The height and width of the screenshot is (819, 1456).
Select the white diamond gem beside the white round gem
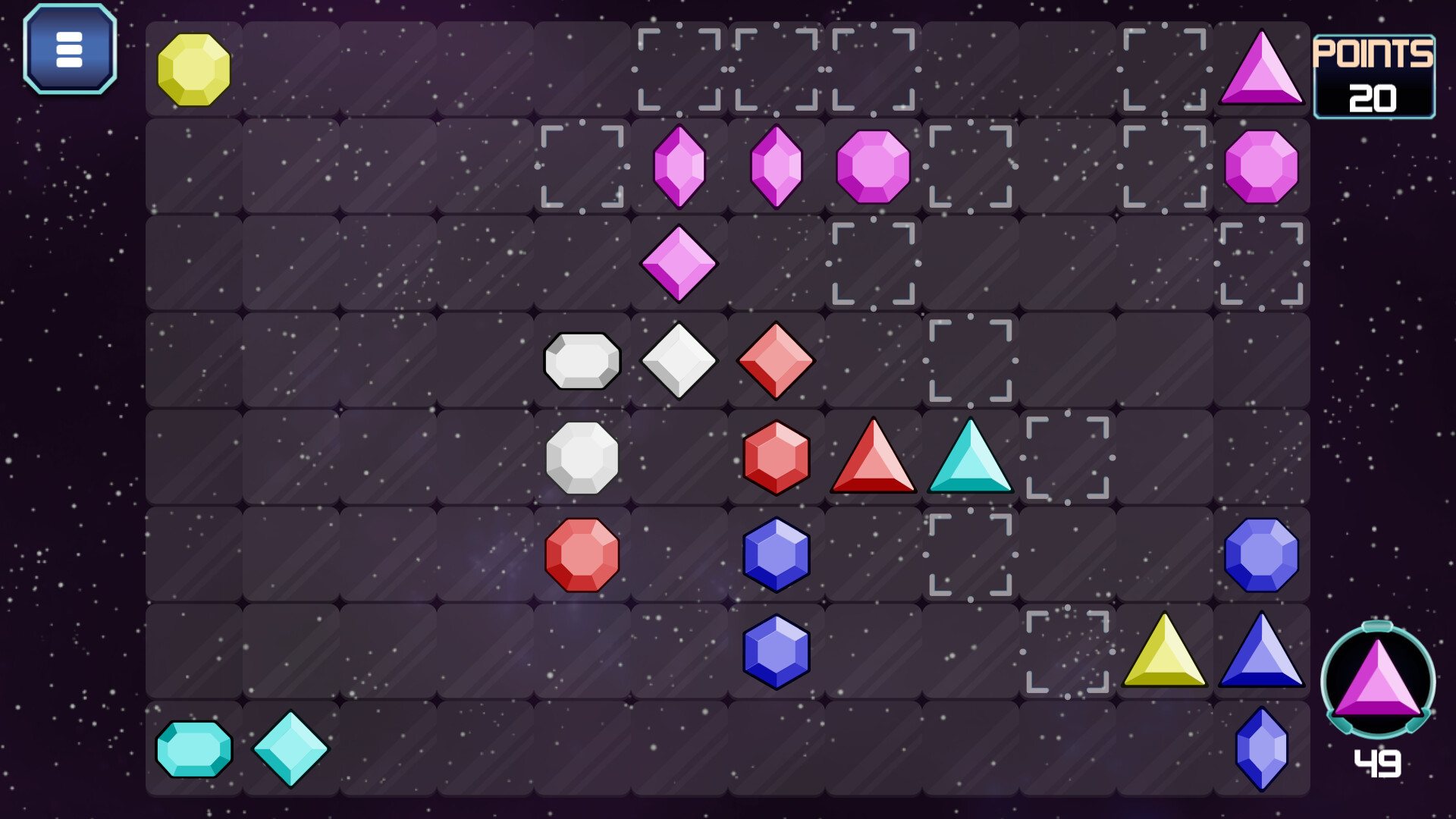(x=679, y=360)
